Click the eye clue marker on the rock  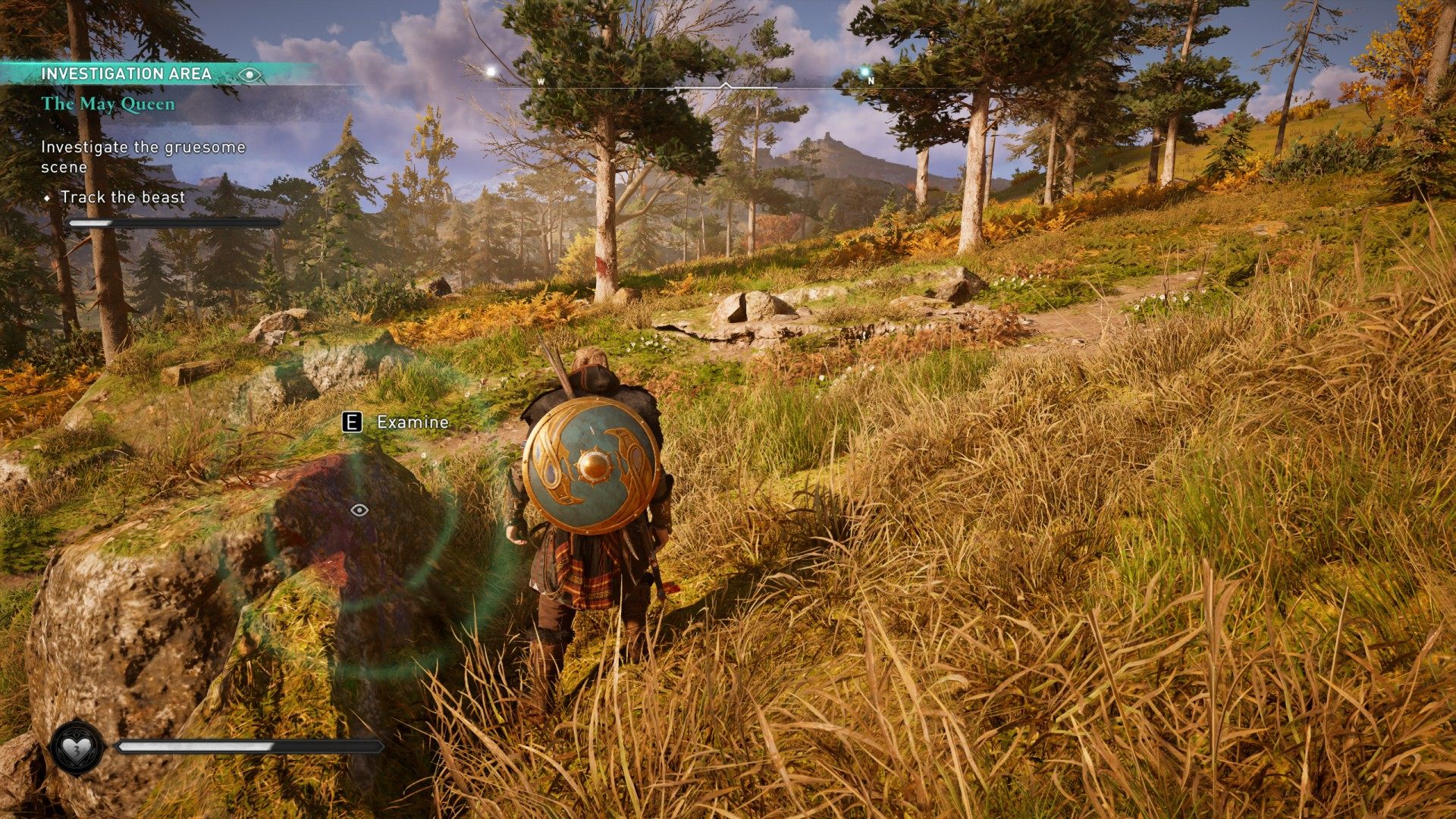pos(359,510)
